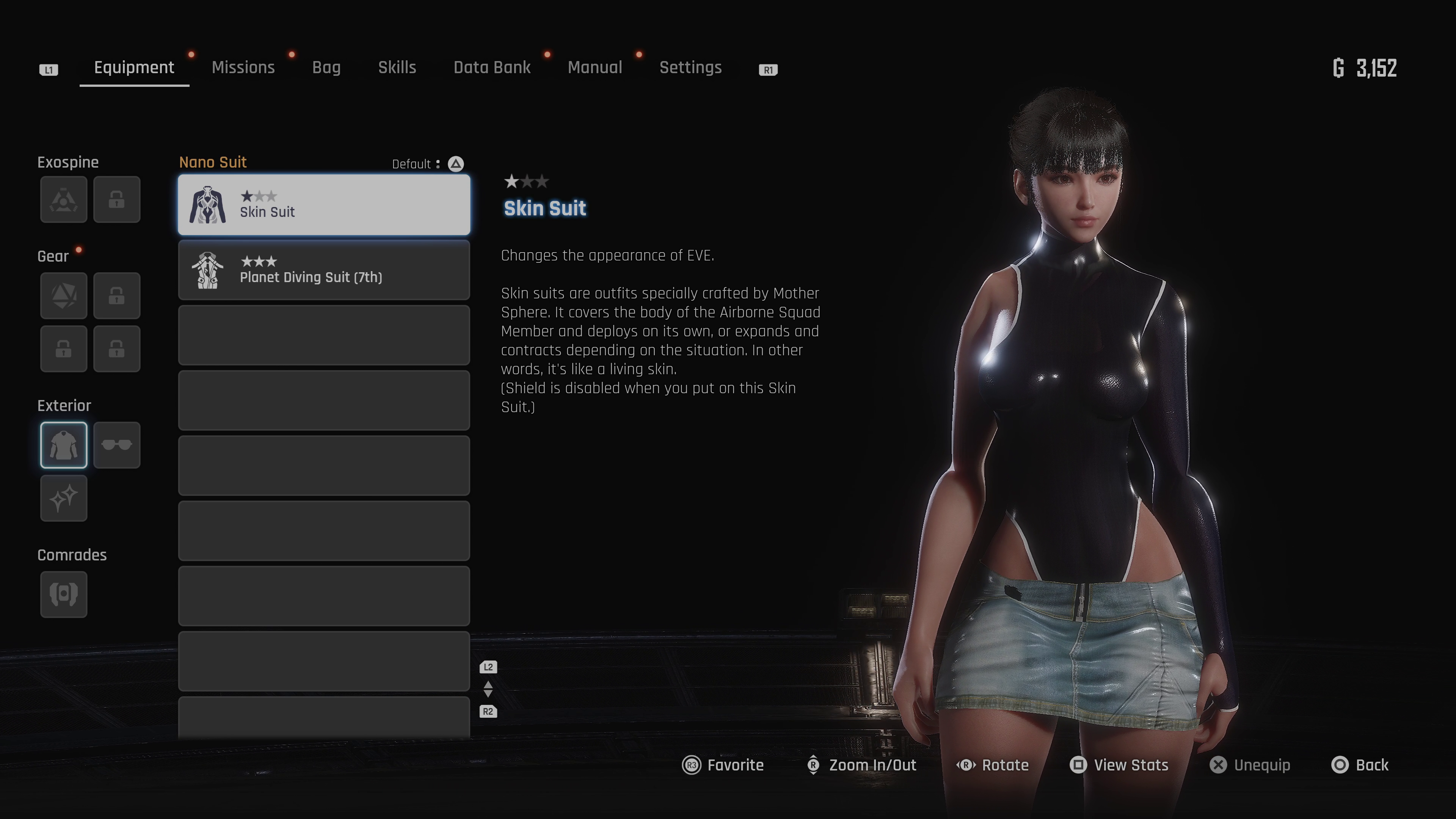Image resolution: width=1456 pixels, height=819 pixels.
Task: Open the Comrades drone slot
Action: 64,594
